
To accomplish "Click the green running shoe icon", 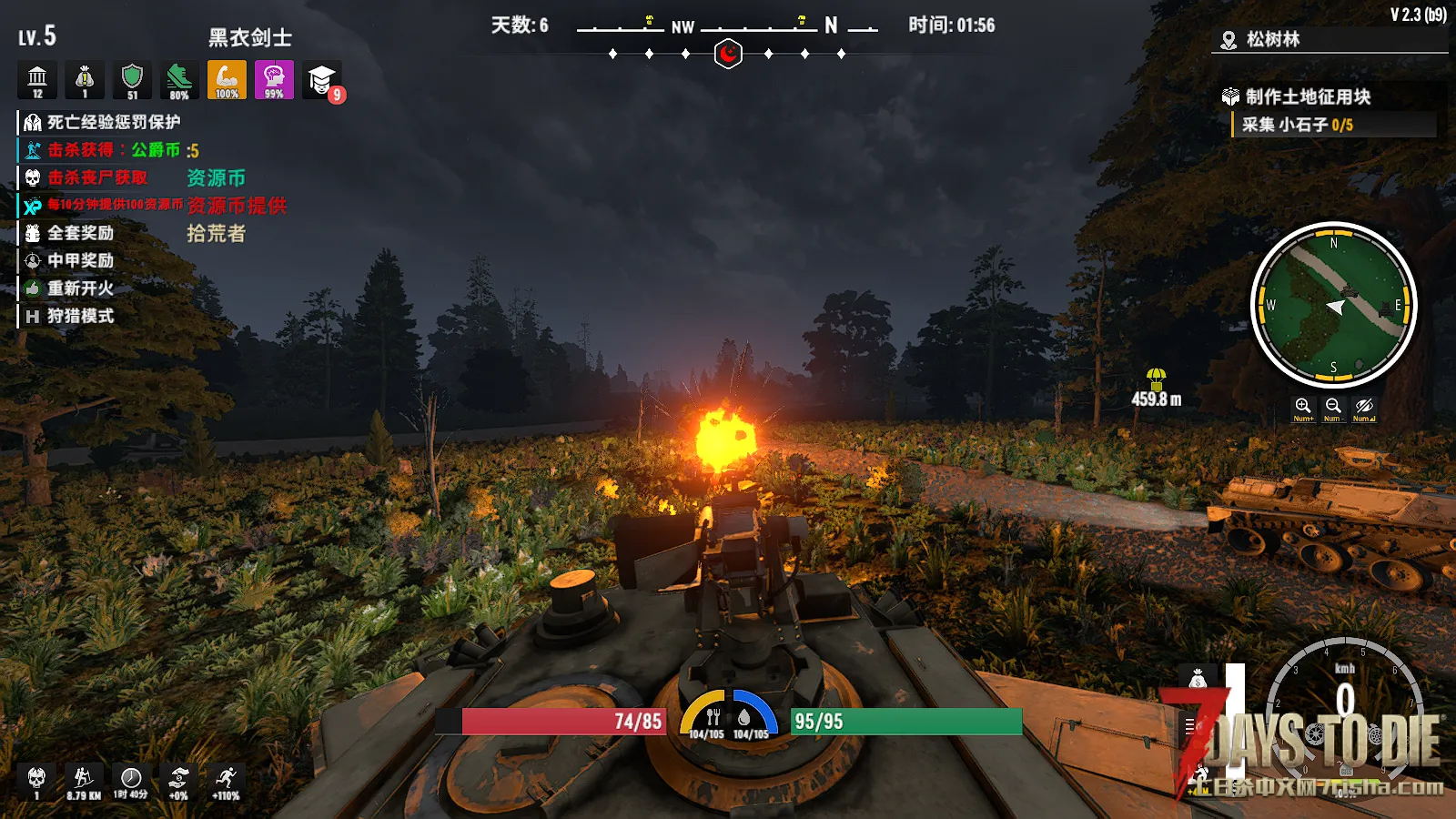I will (179, 79).
